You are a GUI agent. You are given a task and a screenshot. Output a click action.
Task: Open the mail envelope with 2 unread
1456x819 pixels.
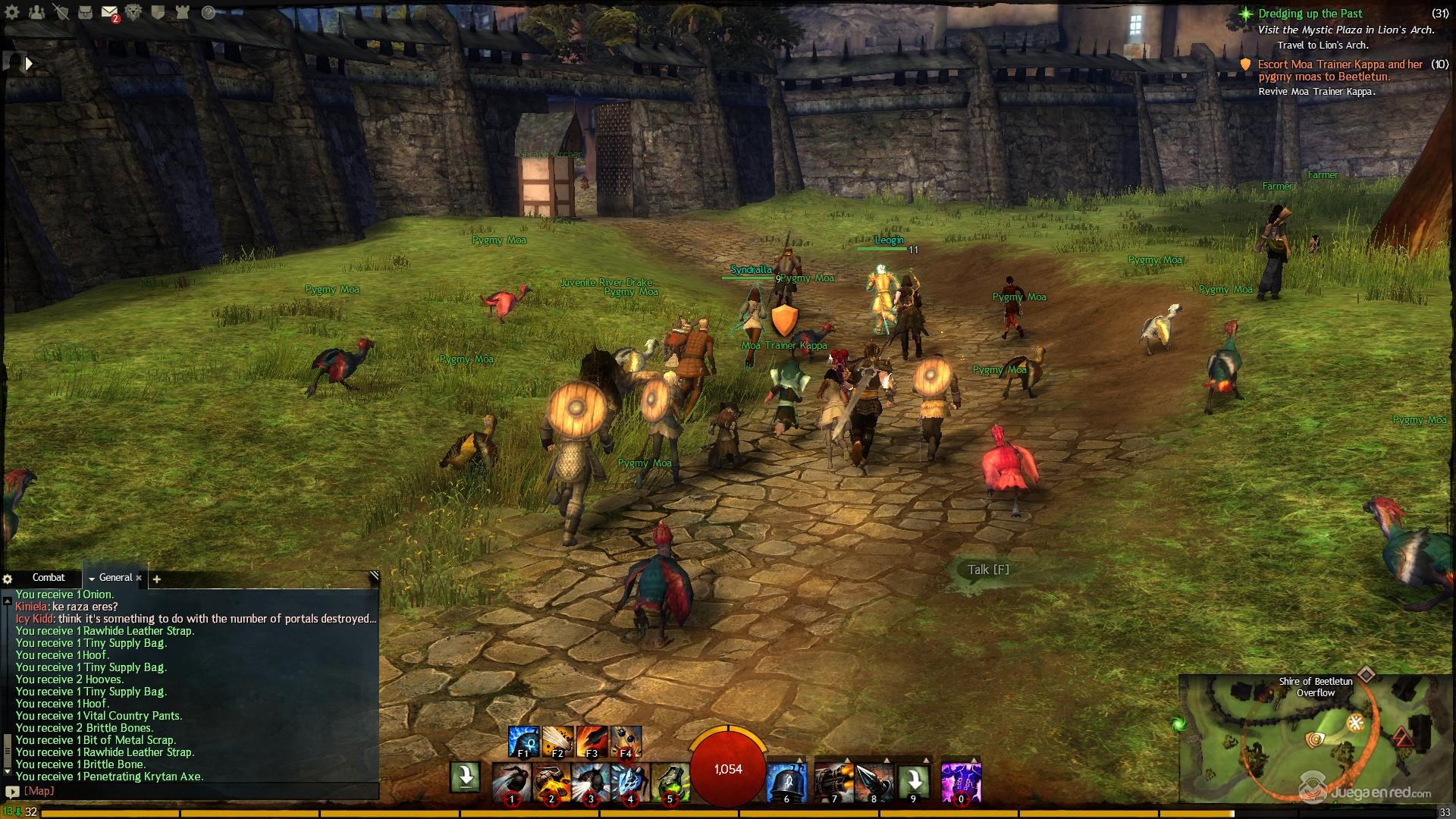pyautogui.click(x=109, y=12)
